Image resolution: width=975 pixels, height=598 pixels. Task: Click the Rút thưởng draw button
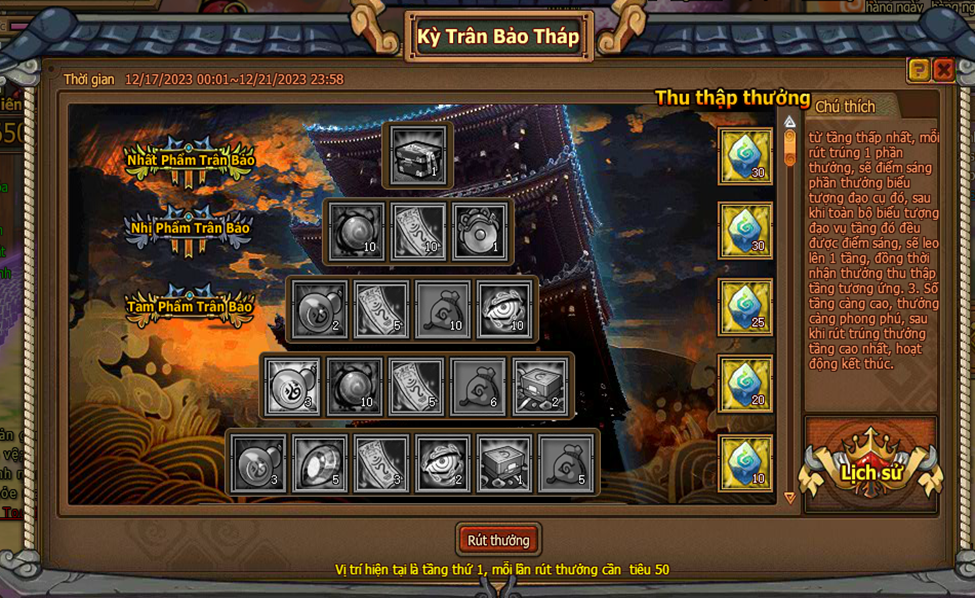pos(498,540)
